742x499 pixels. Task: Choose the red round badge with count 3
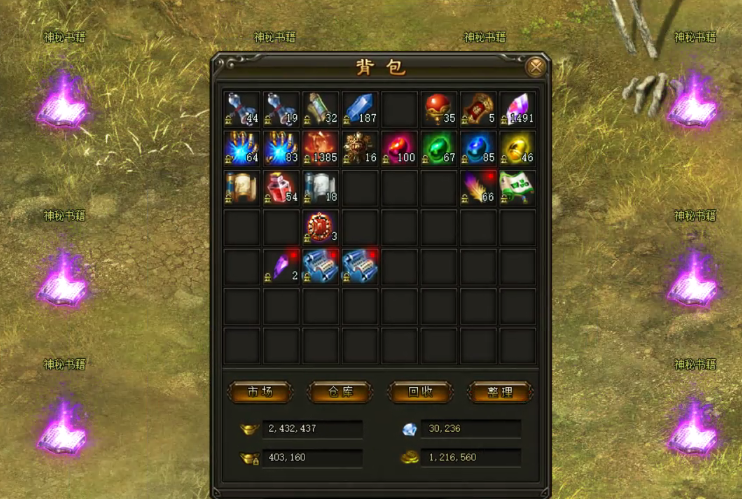[x=320, y=227]
